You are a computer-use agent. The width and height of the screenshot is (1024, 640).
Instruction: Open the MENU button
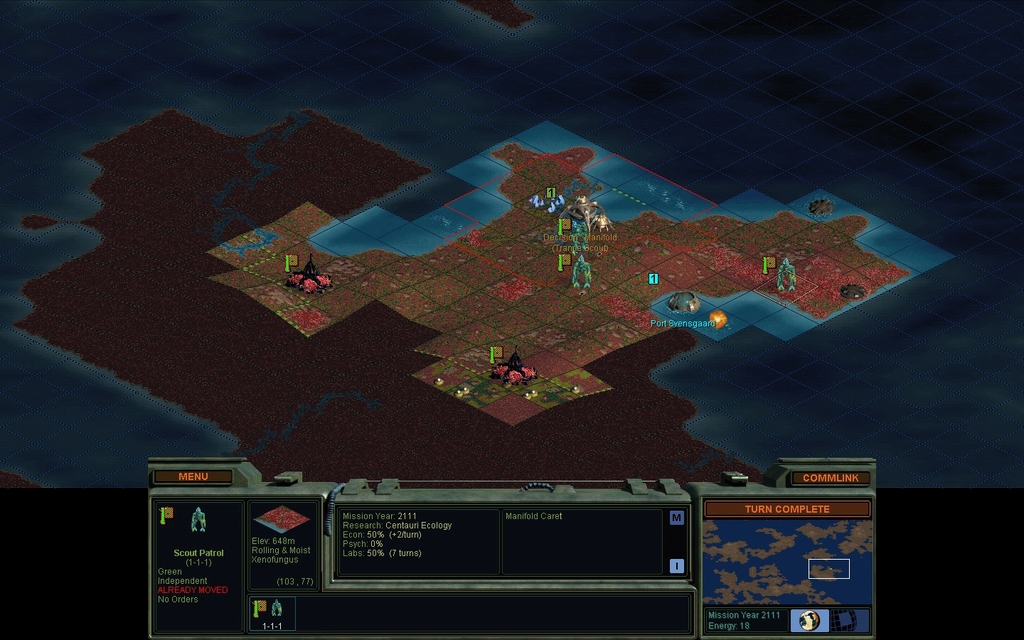click(193, 477)
